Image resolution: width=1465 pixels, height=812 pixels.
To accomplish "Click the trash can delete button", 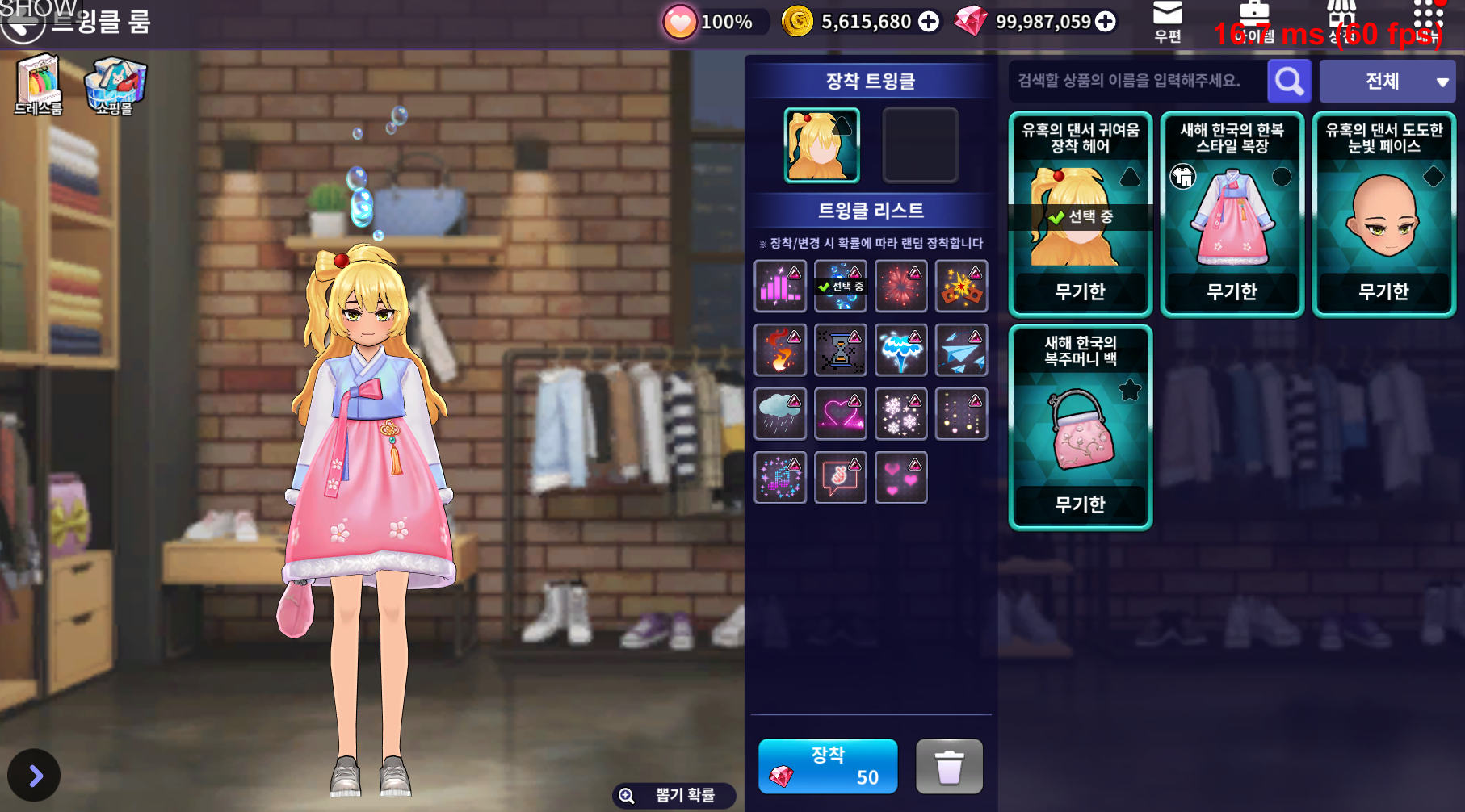I will point(949,766).
